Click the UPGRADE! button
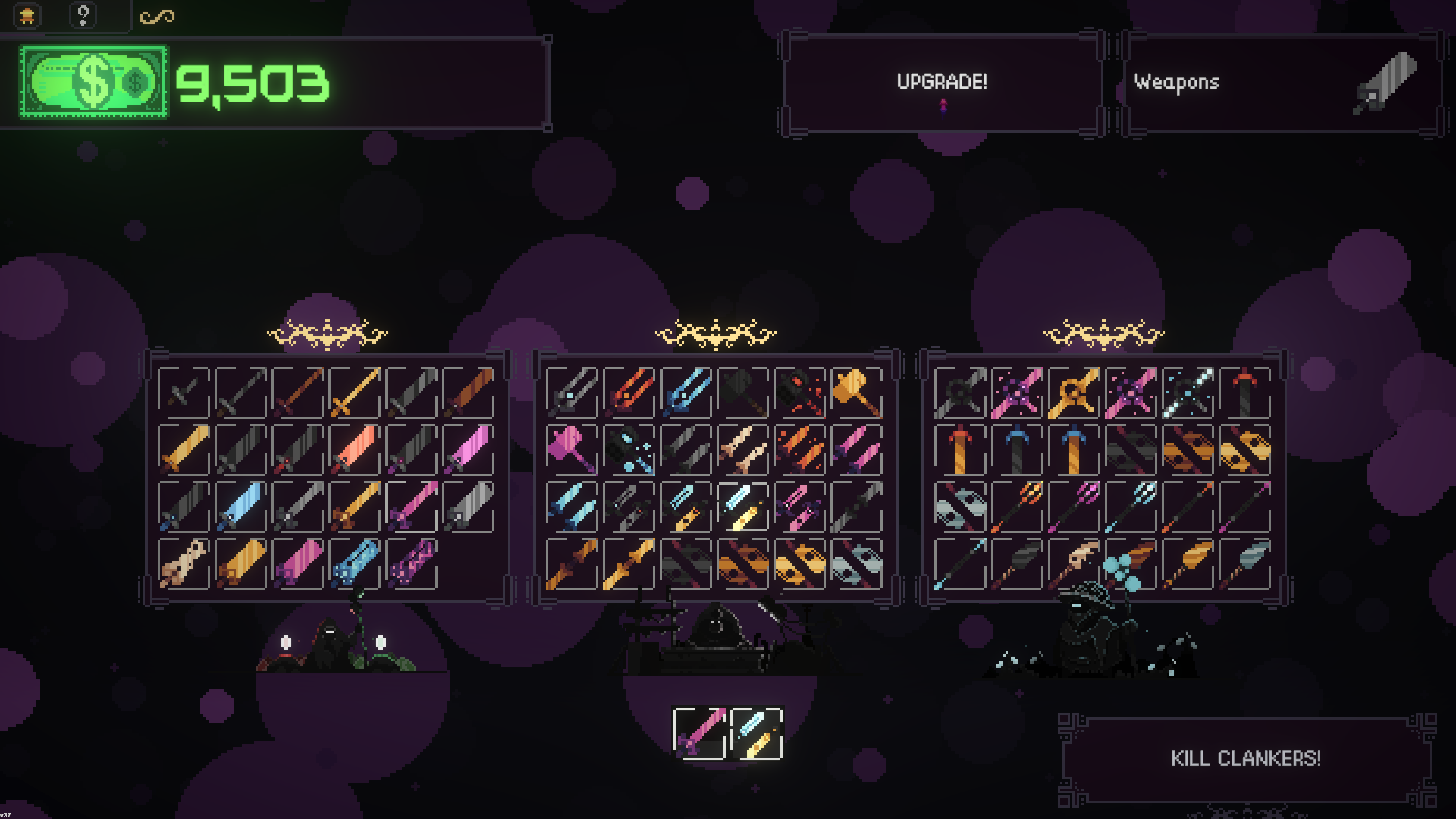The height and width of the screenshot is (819, 1456). 941,83
